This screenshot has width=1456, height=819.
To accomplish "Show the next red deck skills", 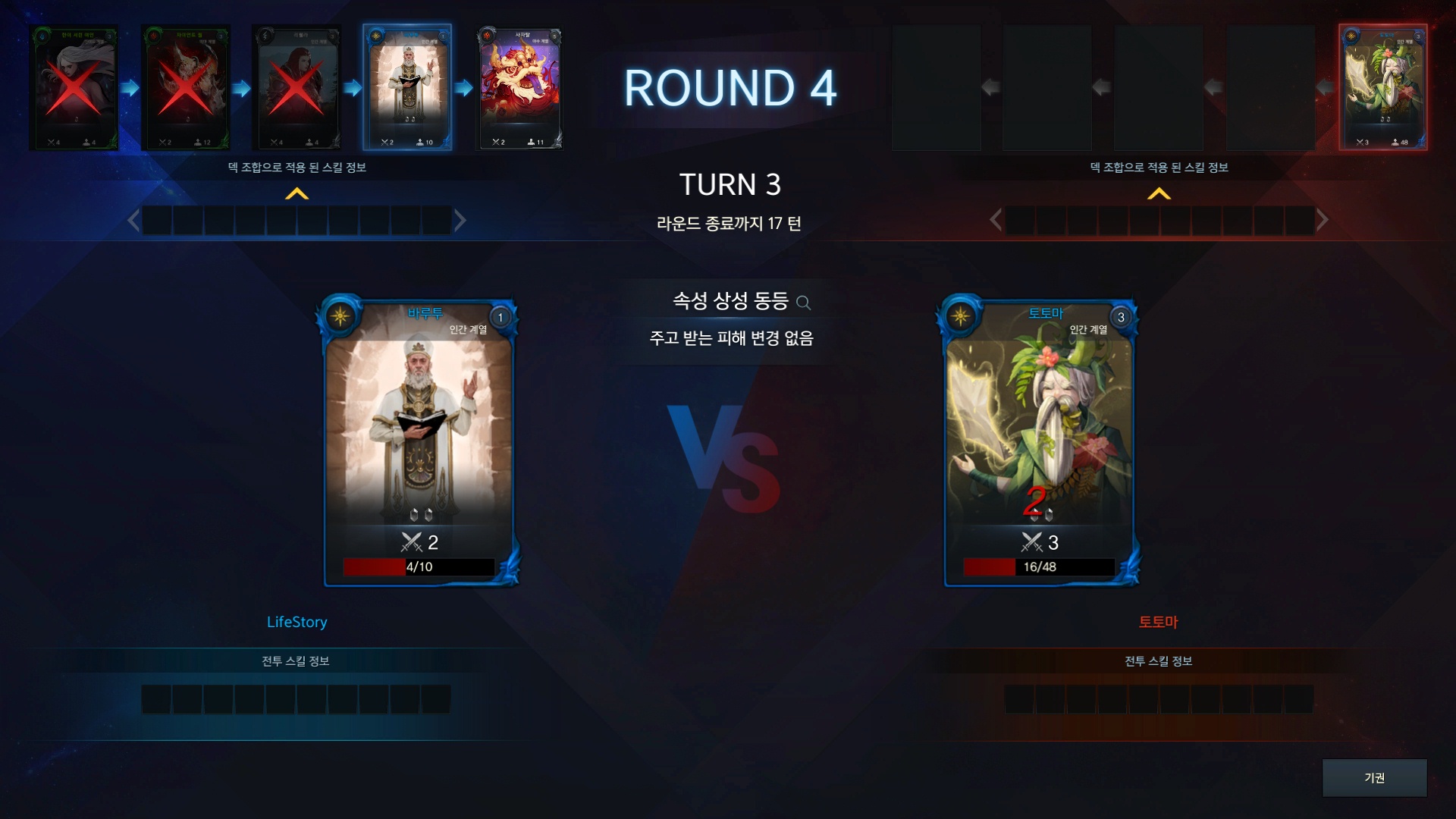I will coord(1322,221).
